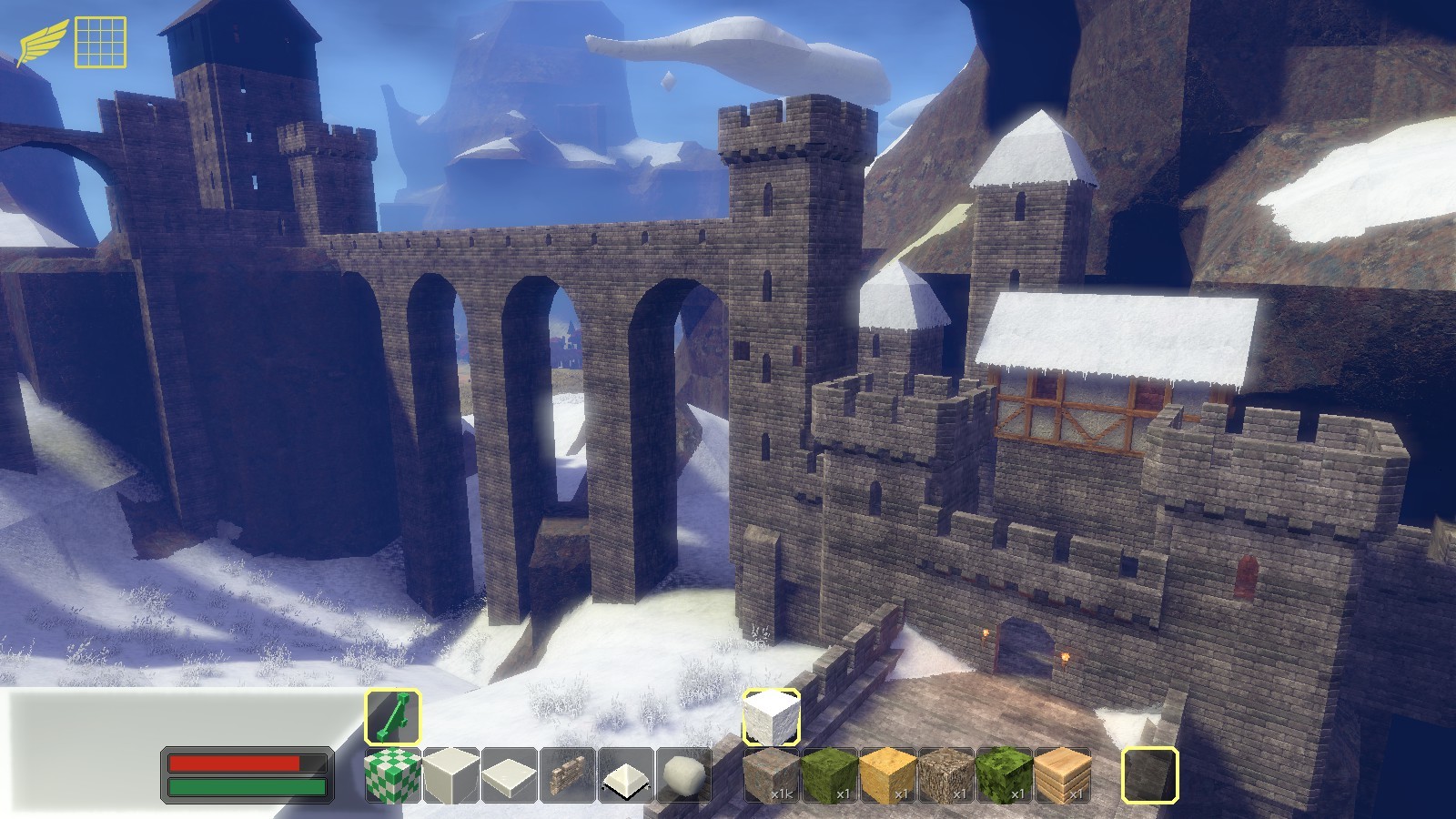The image size is (1456, 819).
Task: Select the brick wall piece slot
Action: tap(568, 775)
